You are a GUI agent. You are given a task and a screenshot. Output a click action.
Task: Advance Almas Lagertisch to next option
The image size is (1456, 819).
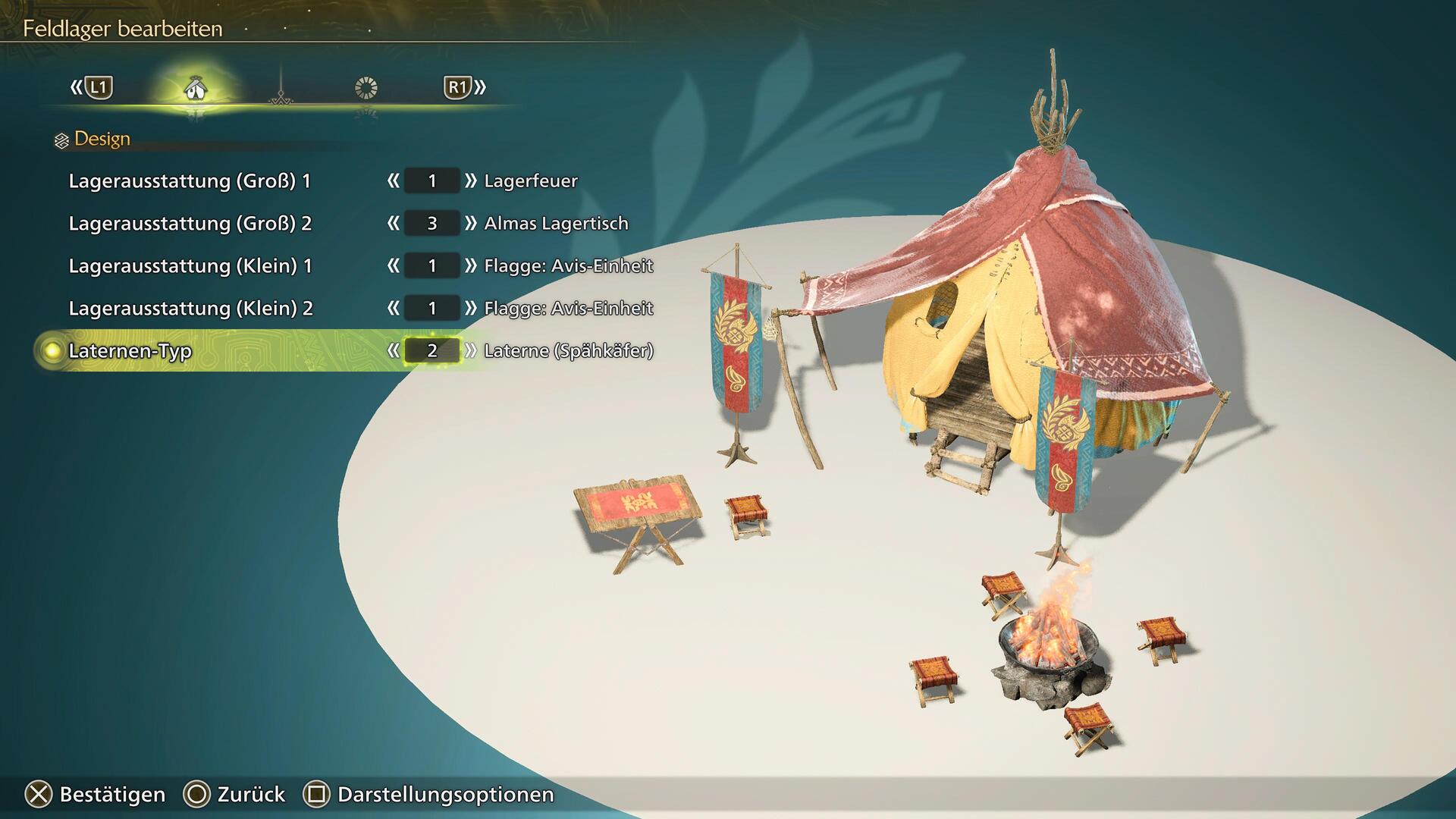click(x=471, y=224)
